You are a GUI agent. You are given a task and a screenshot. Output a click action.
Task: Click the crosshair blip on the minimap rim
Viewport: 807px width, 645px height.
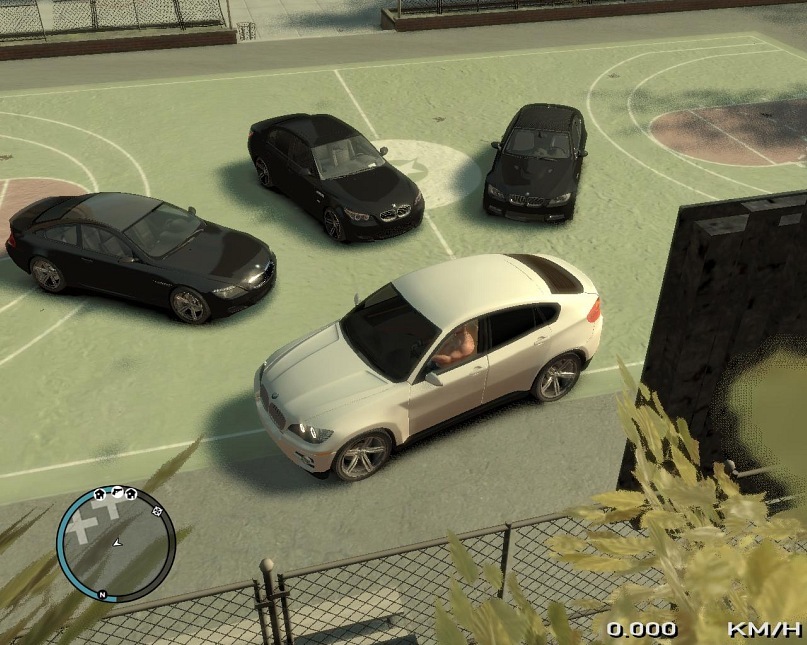(x=157, y=510)
